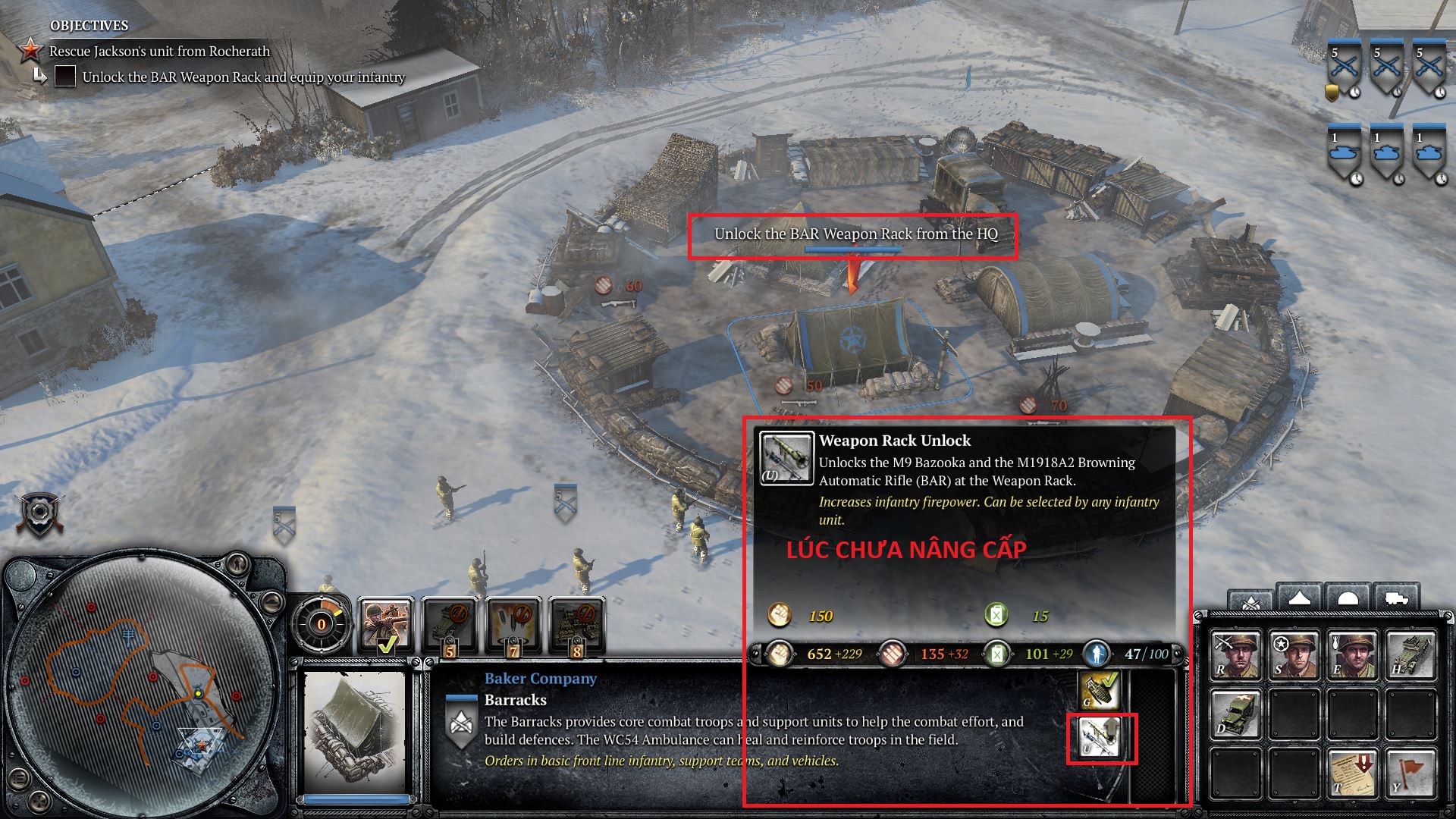
Task: Click the Rescue Jackson's unit objective
Action: 159,52
